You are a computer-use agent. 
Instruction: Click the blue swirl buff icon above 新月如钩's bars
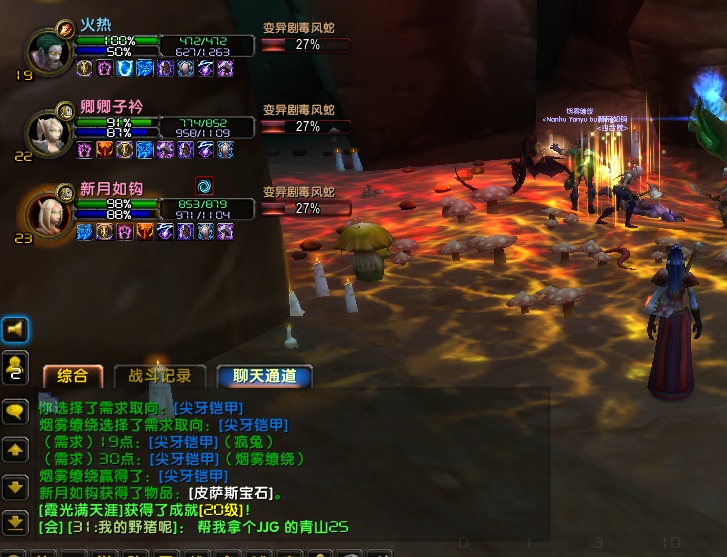coord(204,185)
